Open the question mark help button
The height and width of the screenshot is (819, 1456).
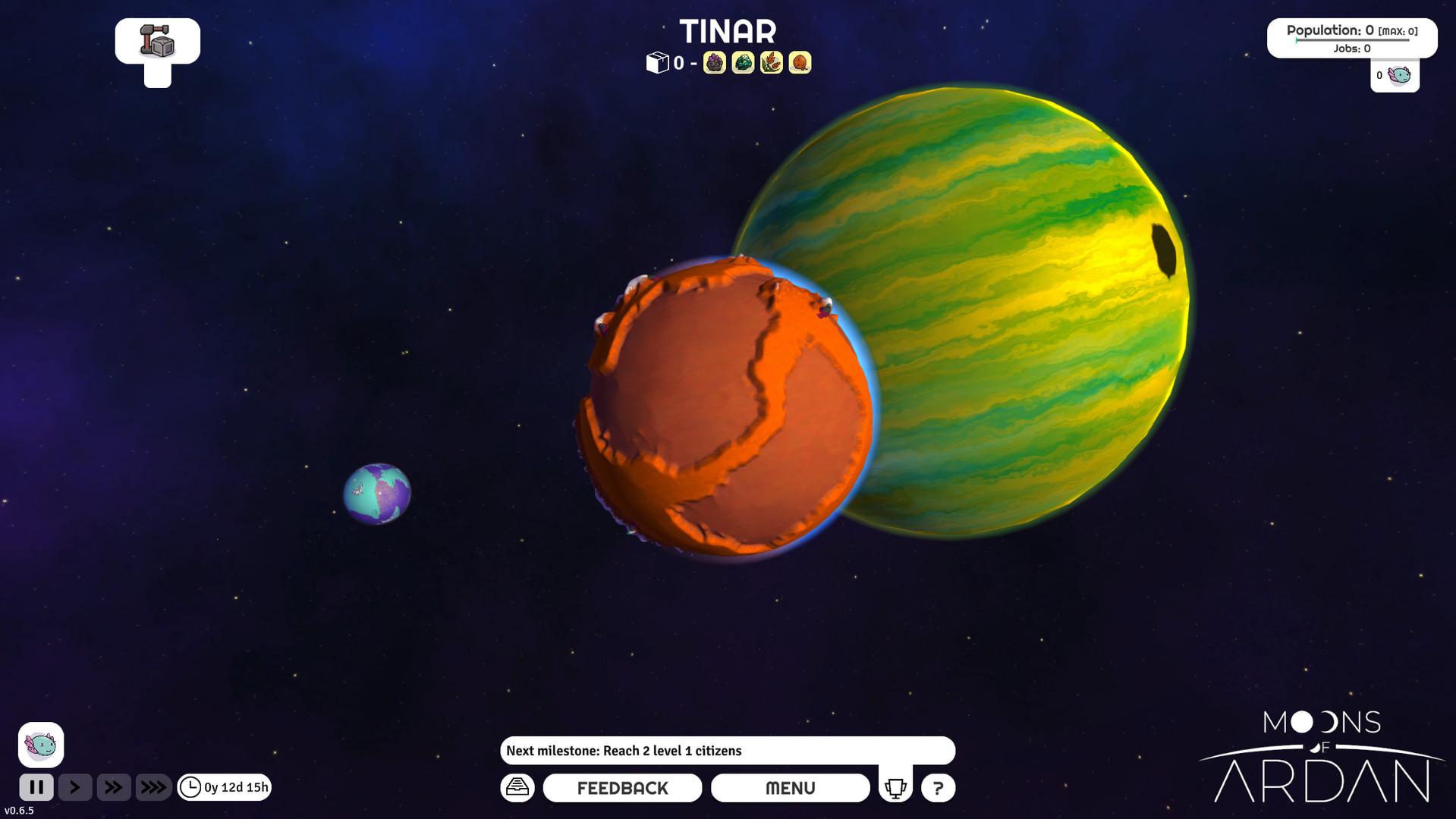point(938,788)
